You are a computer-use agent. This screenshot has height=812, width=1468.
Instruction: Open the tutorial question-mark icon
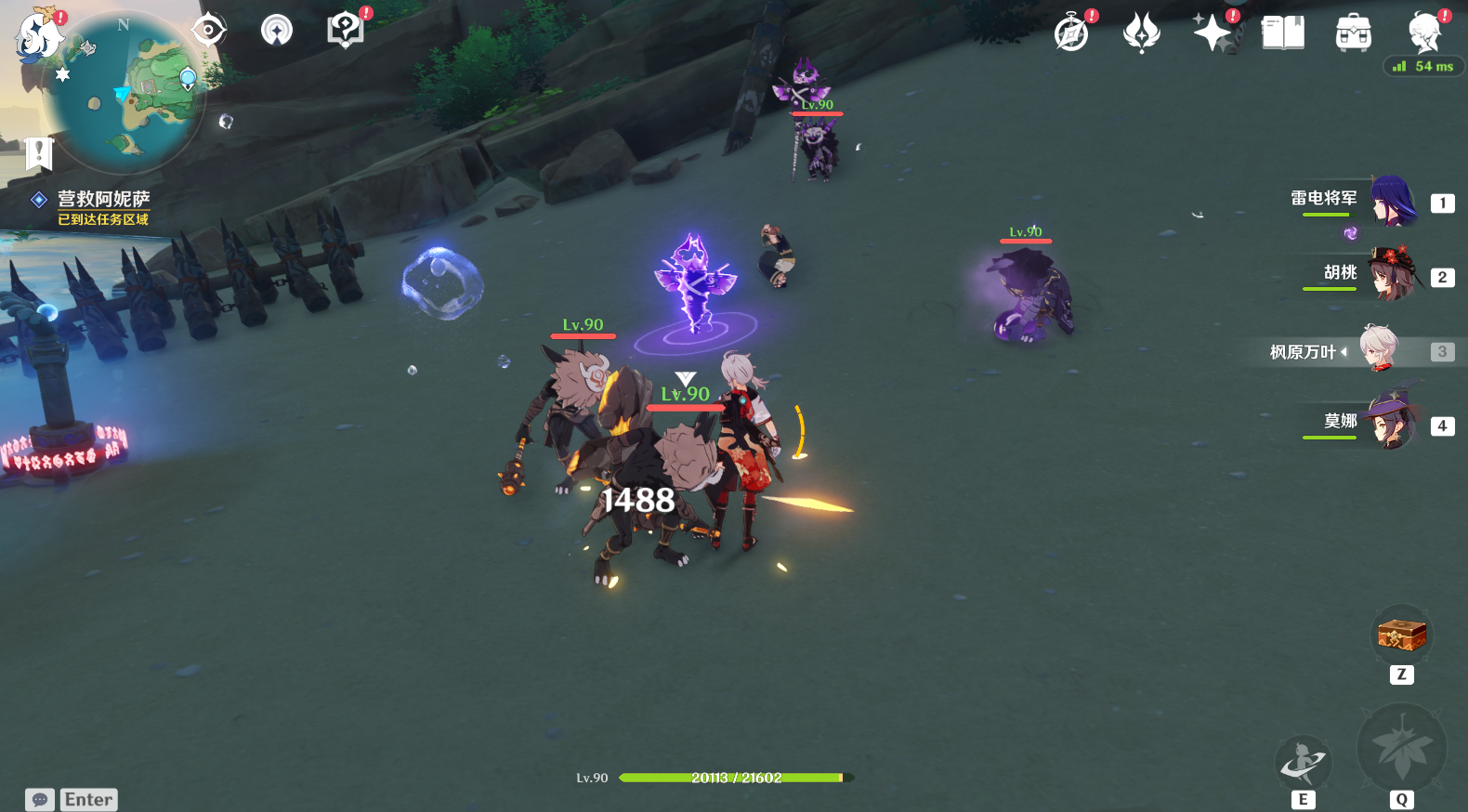click(x=345, y=31)
